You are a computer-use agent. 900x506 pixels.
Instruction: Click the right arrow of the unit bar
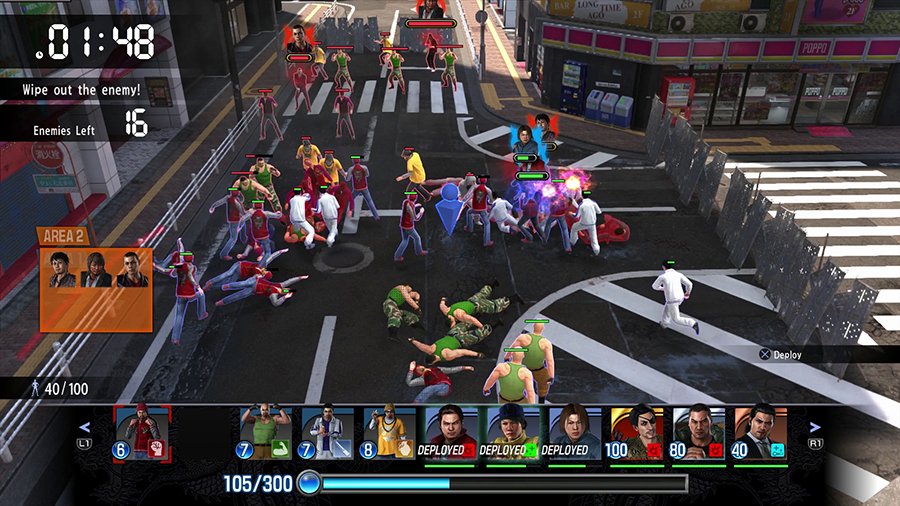pos(814,427)
